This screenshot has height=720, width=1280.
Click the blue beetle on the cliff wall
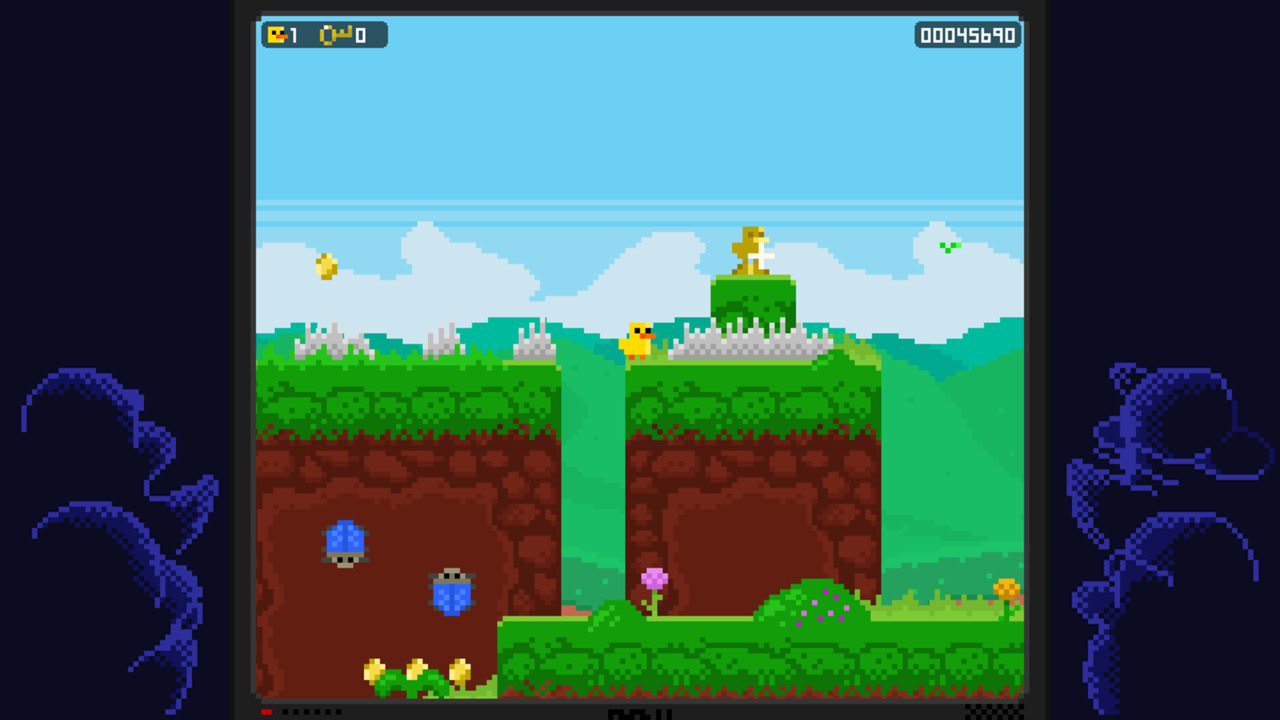[x=345, y=541]
